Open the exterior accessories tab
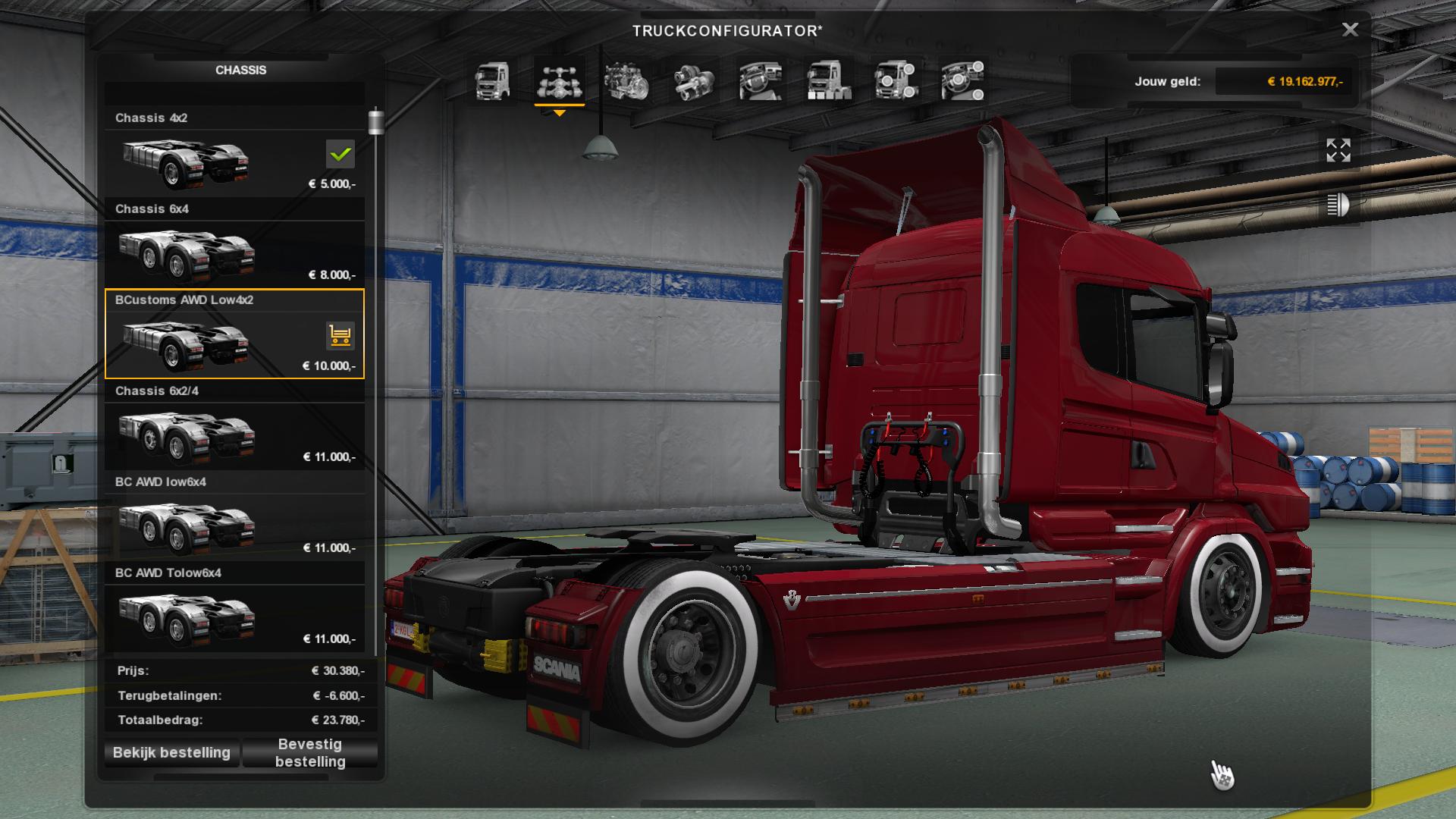The height and width of the screenshot is (819, 1456). pyautogui.click(x=896, y=81)
